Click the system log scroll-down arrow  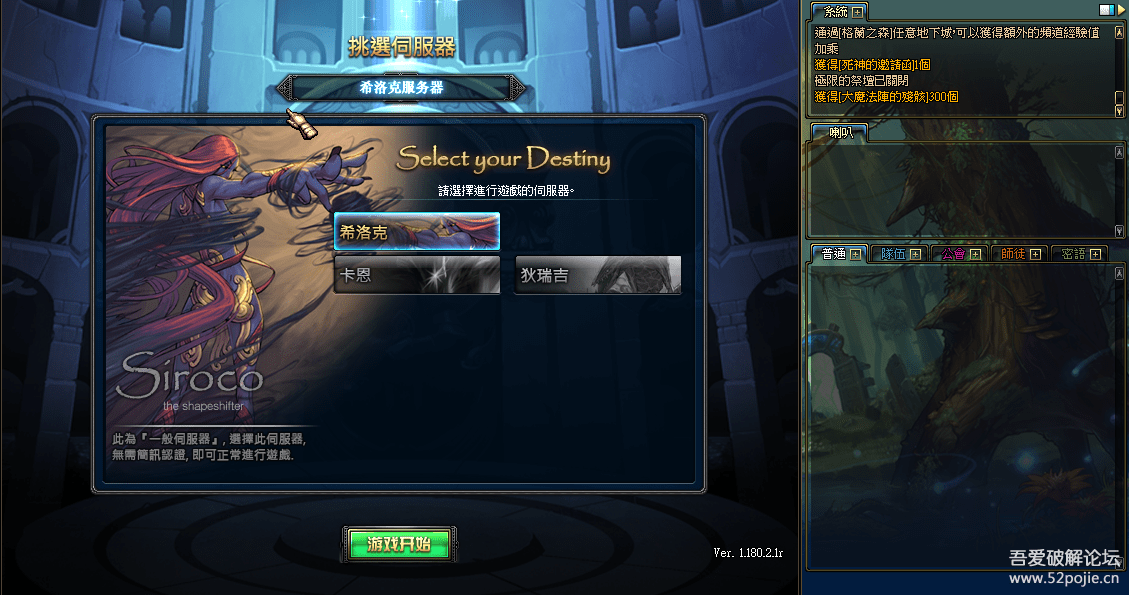pos(1119,111)
